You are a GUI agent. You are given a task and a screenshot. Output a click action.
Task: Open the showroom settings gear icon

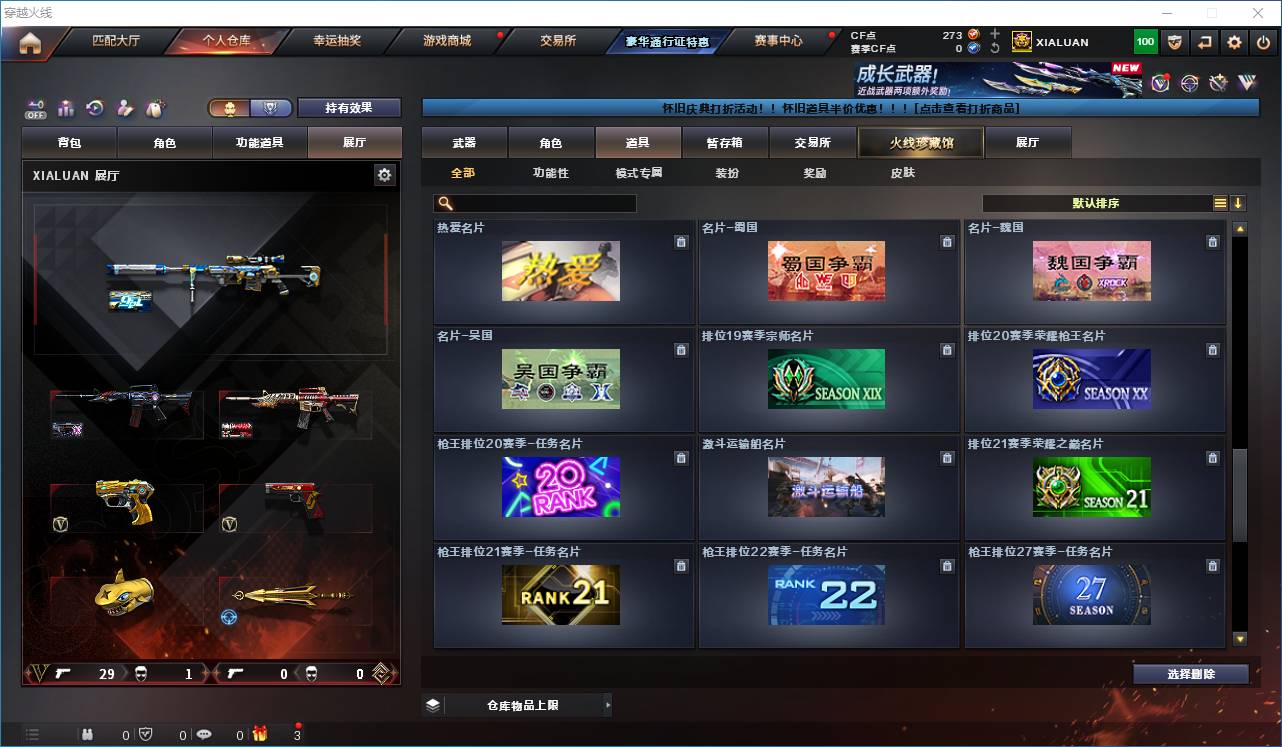pyautogui.click(x=386, y=174)
